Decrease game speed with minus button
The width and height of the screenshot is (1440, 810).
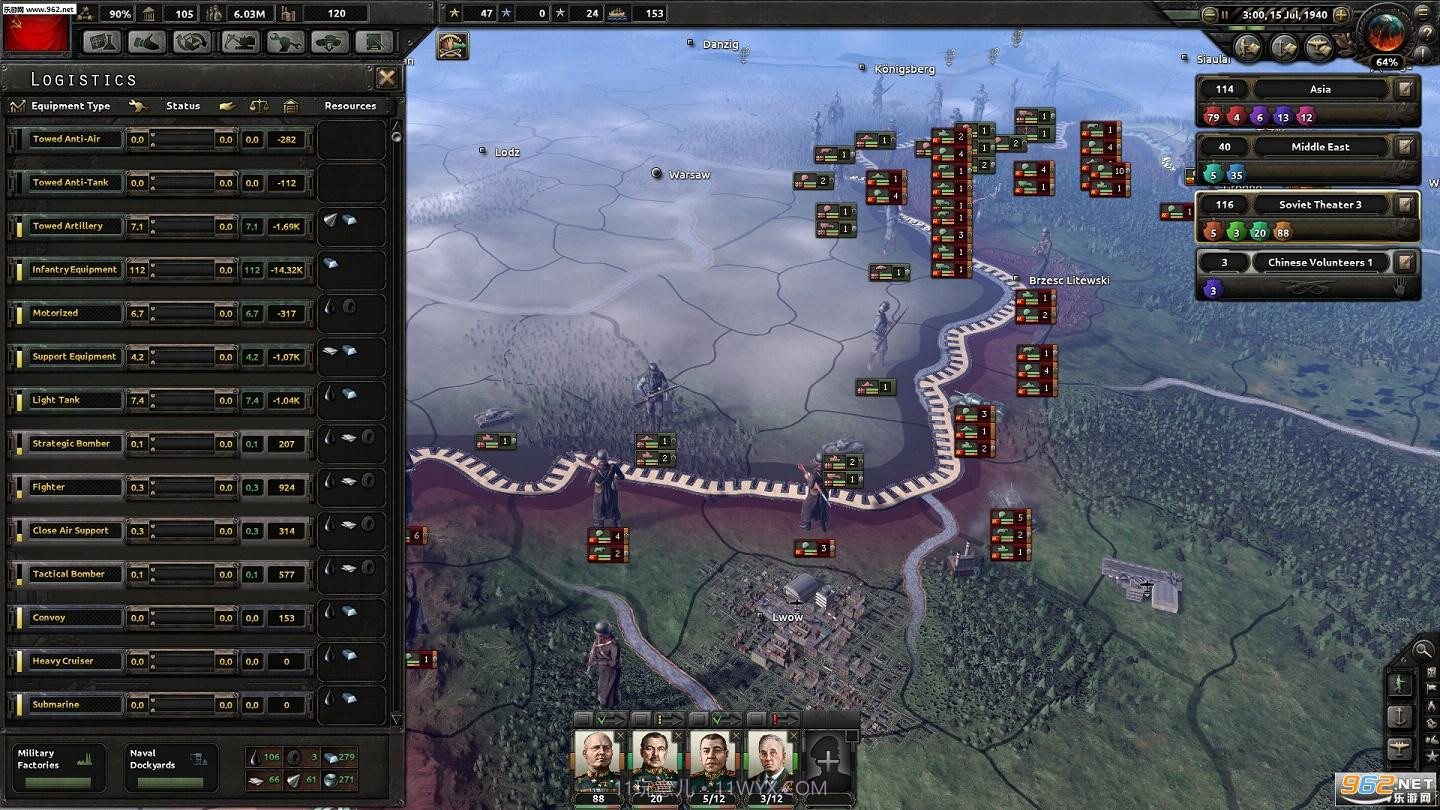click(x=1210, y=15)
